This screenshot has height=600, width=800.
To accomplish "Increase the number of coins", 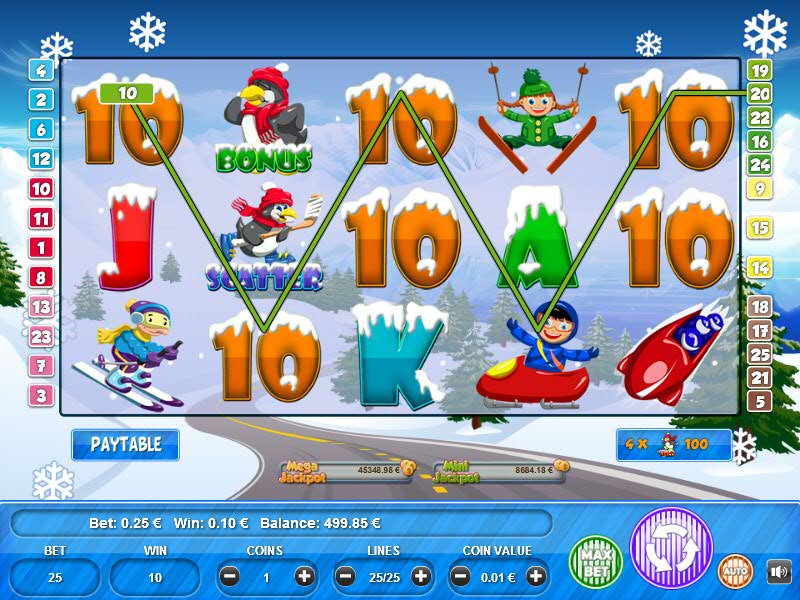I will [304, 576].
